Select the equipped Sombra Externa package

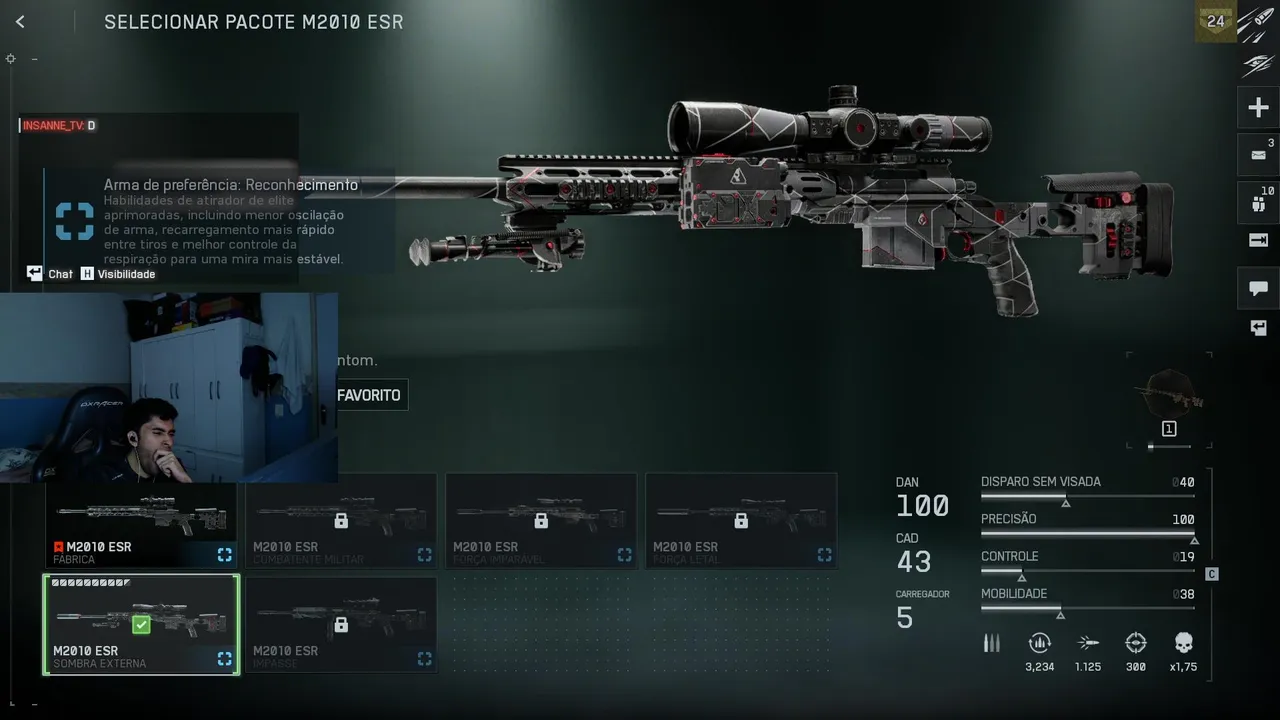(141, 624)
